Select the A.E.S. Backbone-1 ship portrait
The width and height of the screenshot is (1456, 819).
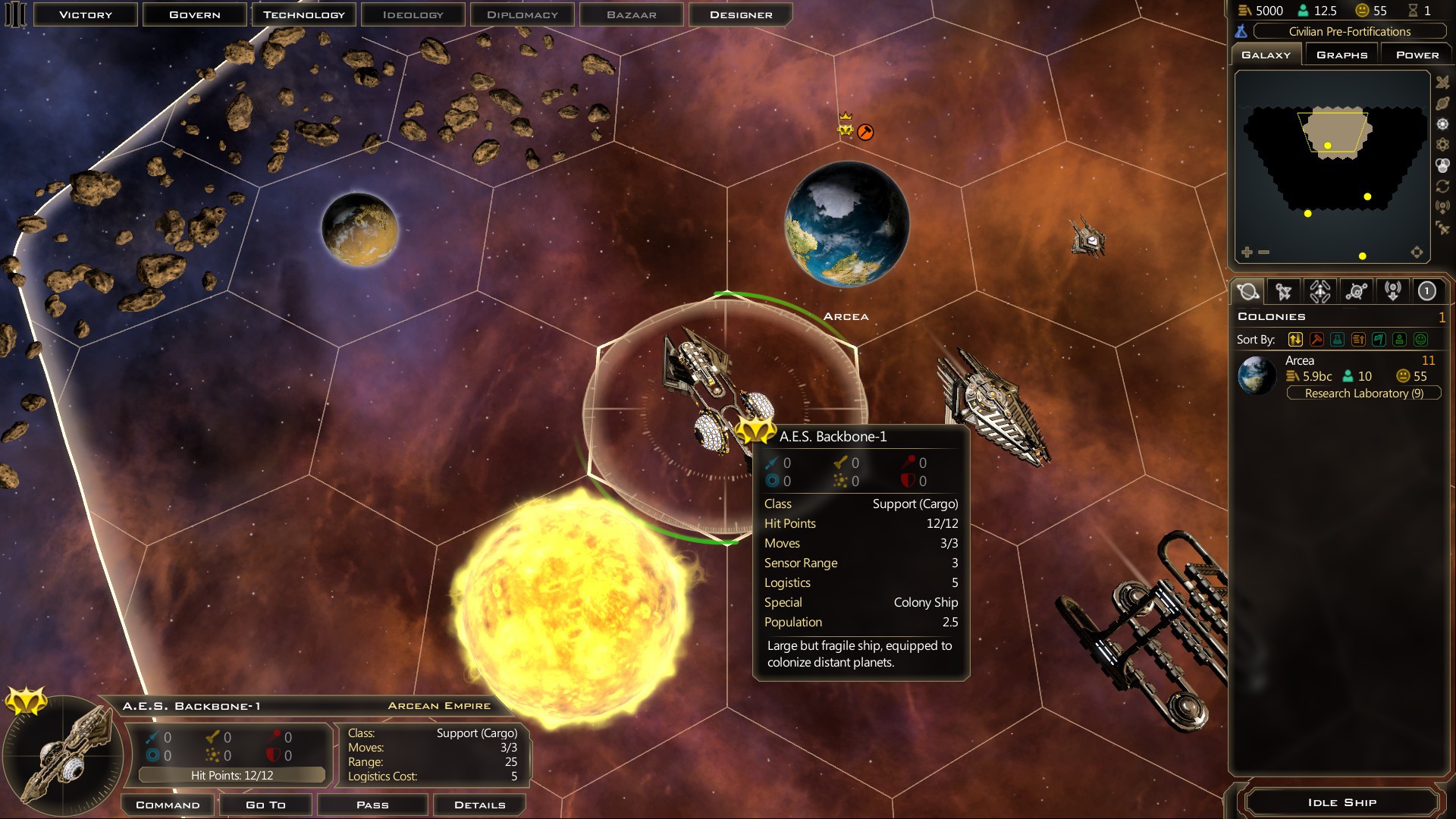[64, 755]
